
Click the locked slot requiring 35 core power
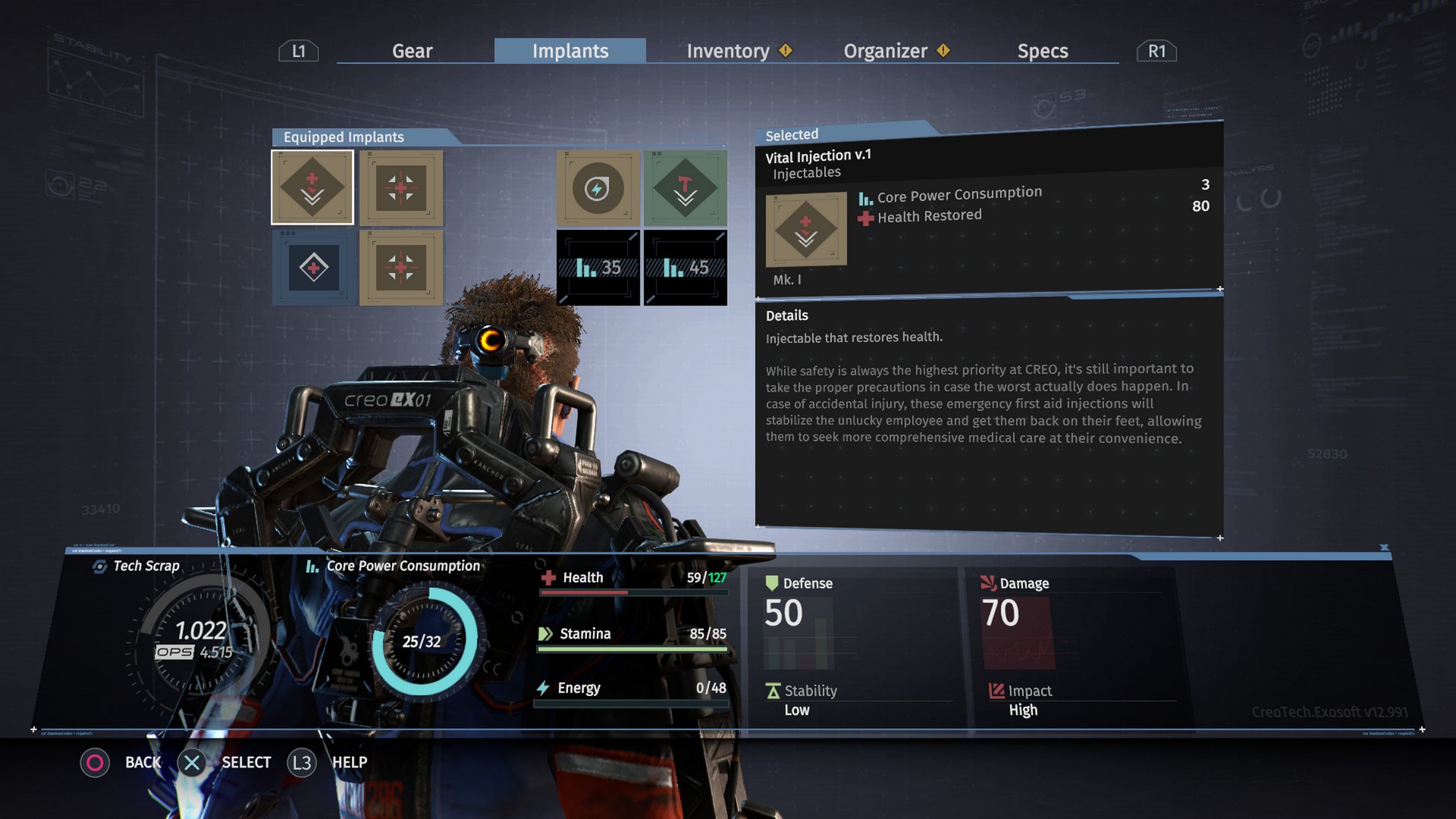coord(598,268)
